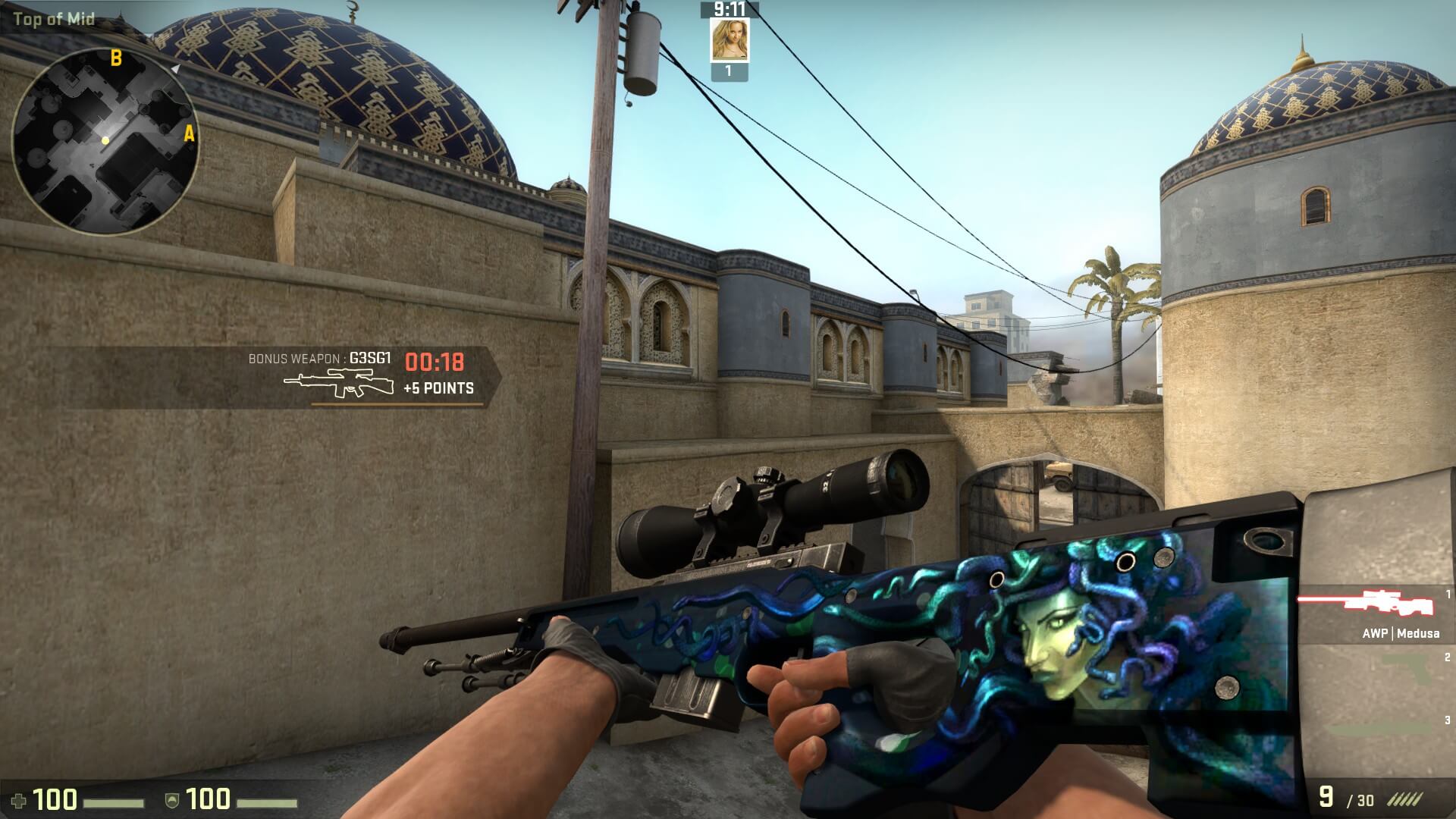1456x819 pixels.
Task: Click bombsite B marker on the radar
Action: 116,58
